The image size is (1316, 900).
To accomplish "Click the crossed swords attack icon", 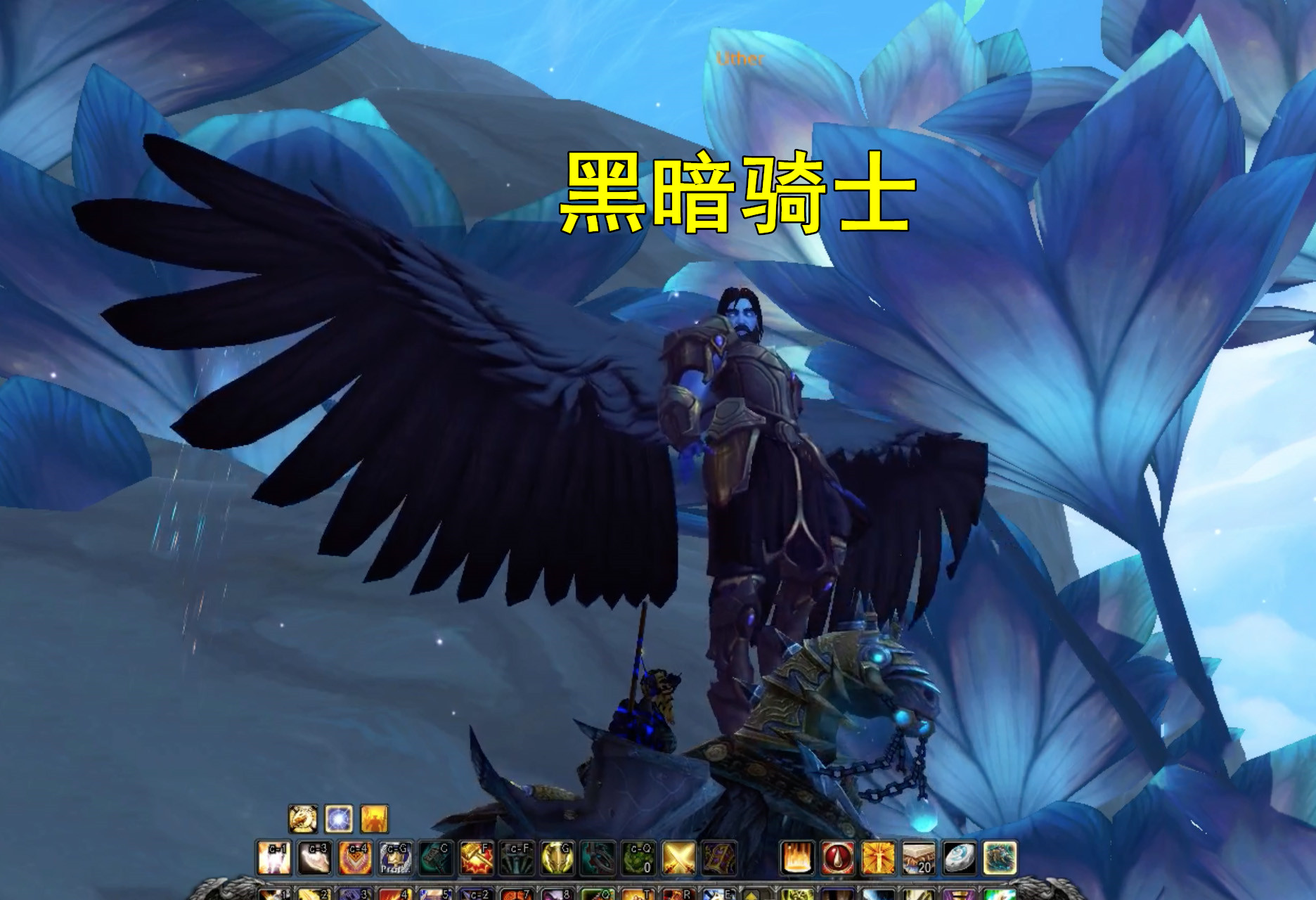I will [680, 856].
